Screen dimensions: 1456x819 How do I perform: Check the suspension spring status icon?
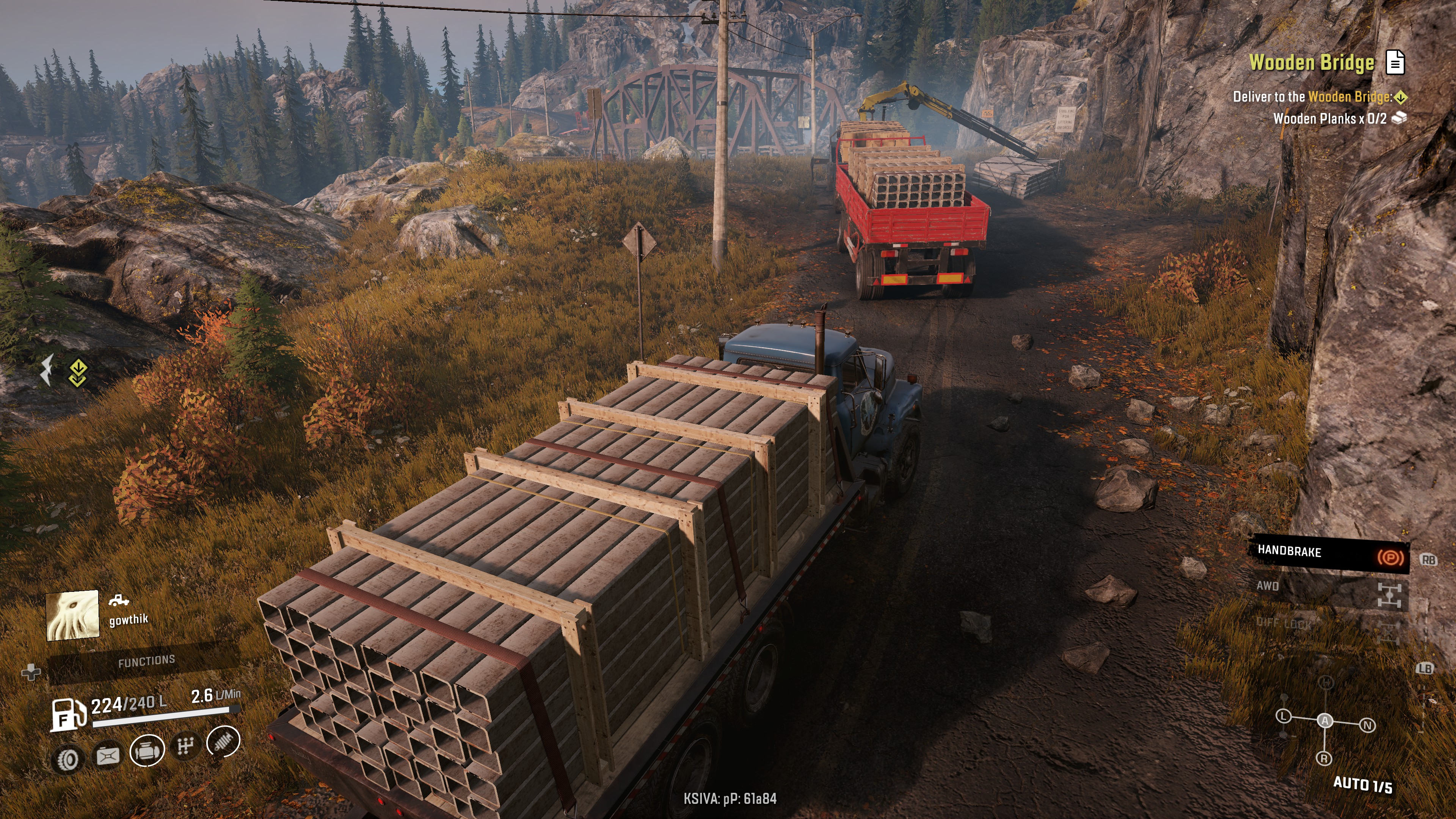click(223, 742)
